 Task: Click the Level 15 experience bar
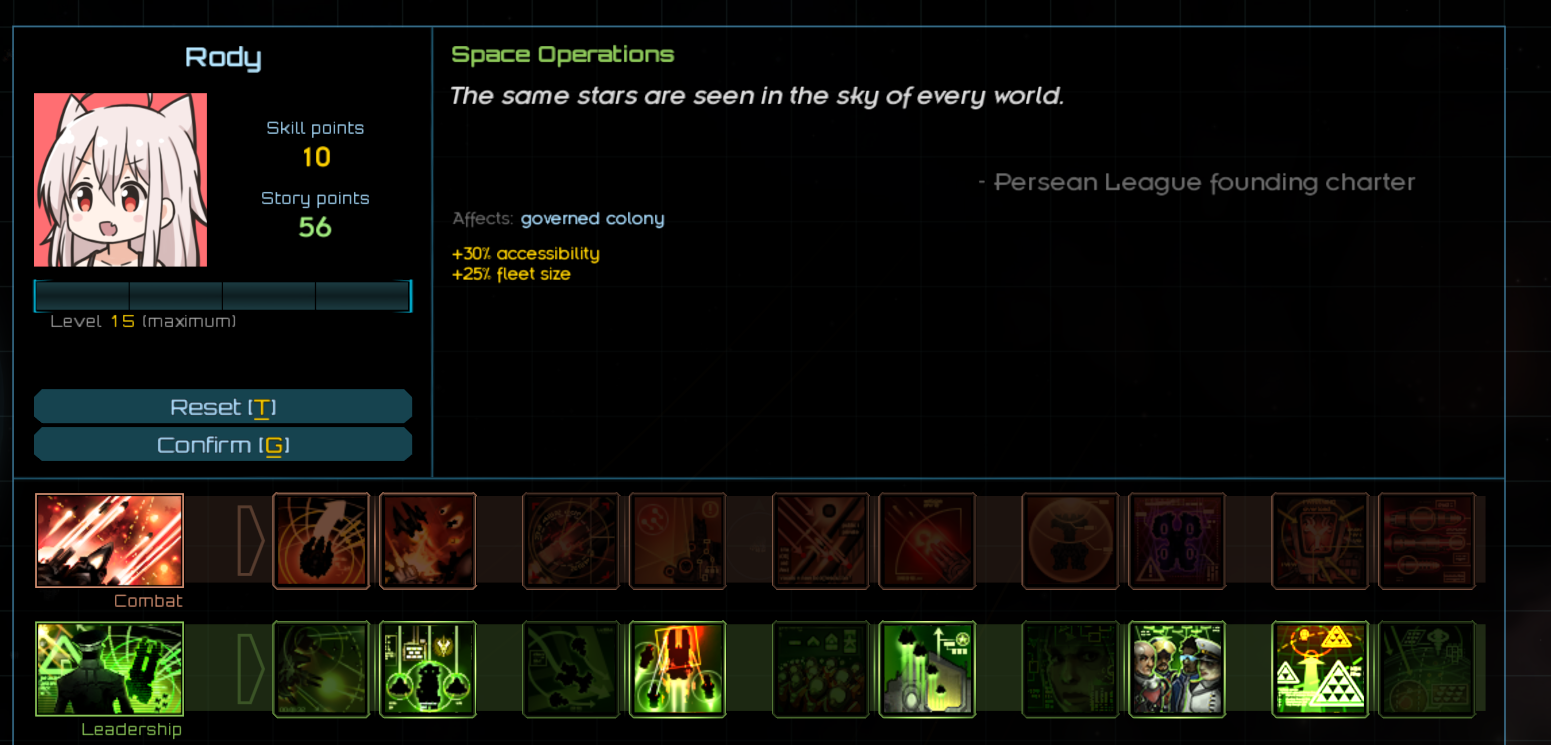(x=223, y=296)
